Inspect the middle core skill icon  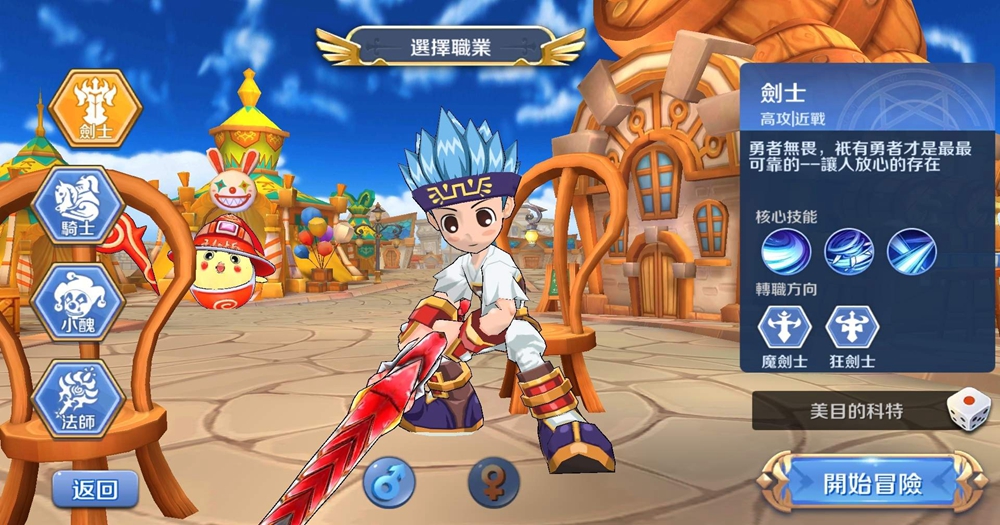click(849, 252)
